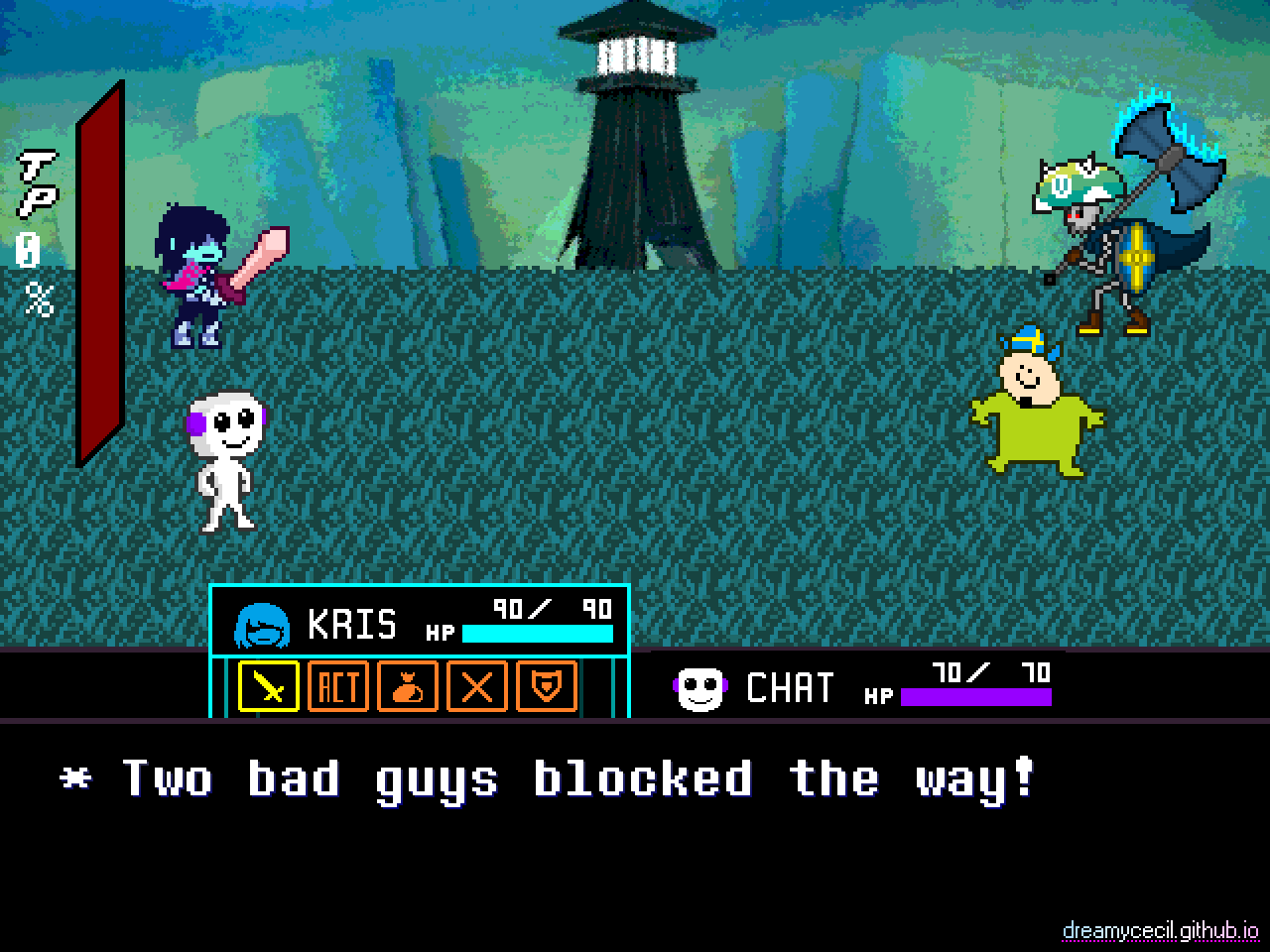Select the sword Fight command
The width and height of the screenshot is (1270, 952).
pos(269,686)
